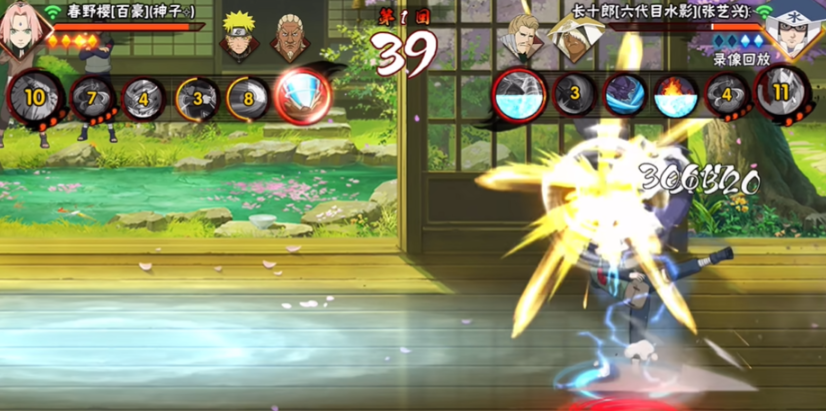Use Sakura's skill with 7 cooldown
The image size is (826, 411).
point(91,97)
